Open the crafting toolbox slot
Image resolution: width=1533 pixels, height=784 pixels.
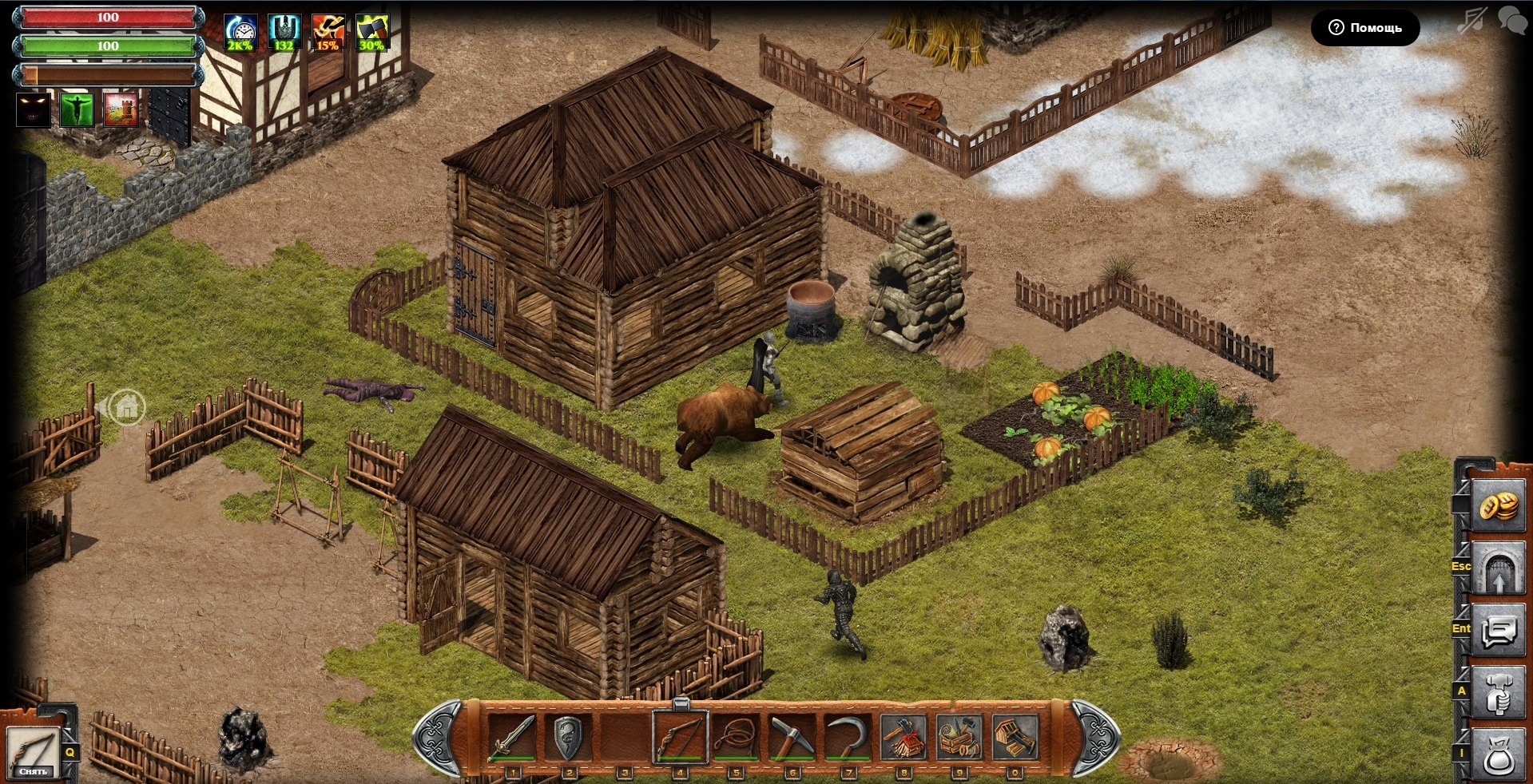click(959, 736)
